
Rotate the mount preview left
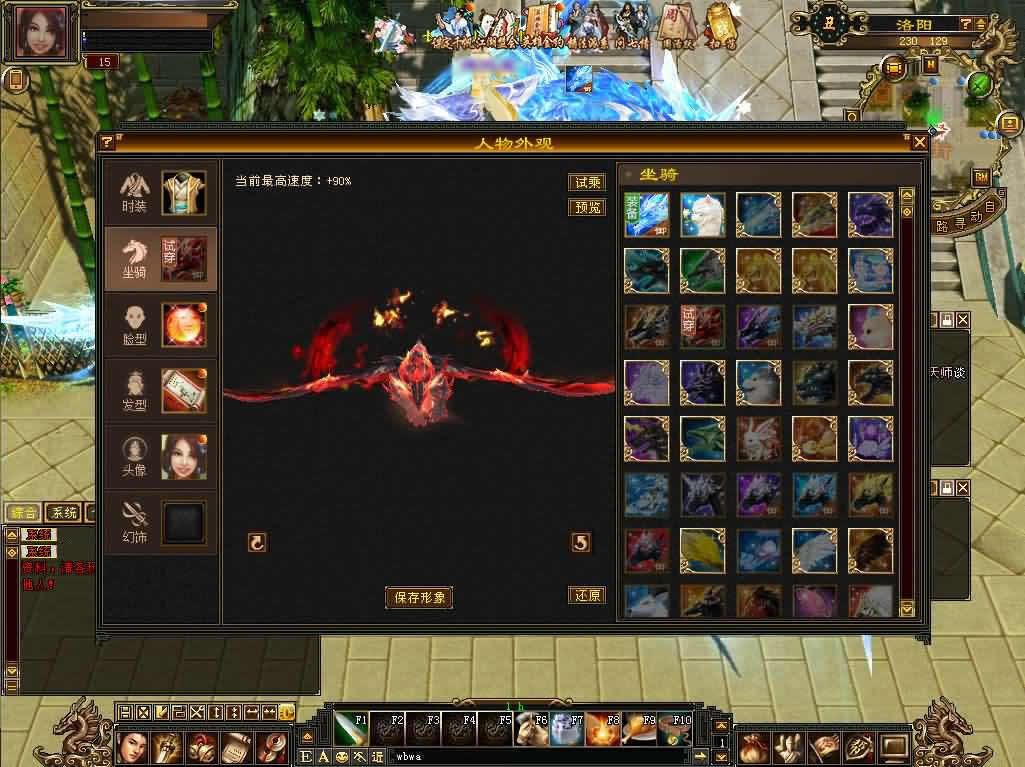257,543
